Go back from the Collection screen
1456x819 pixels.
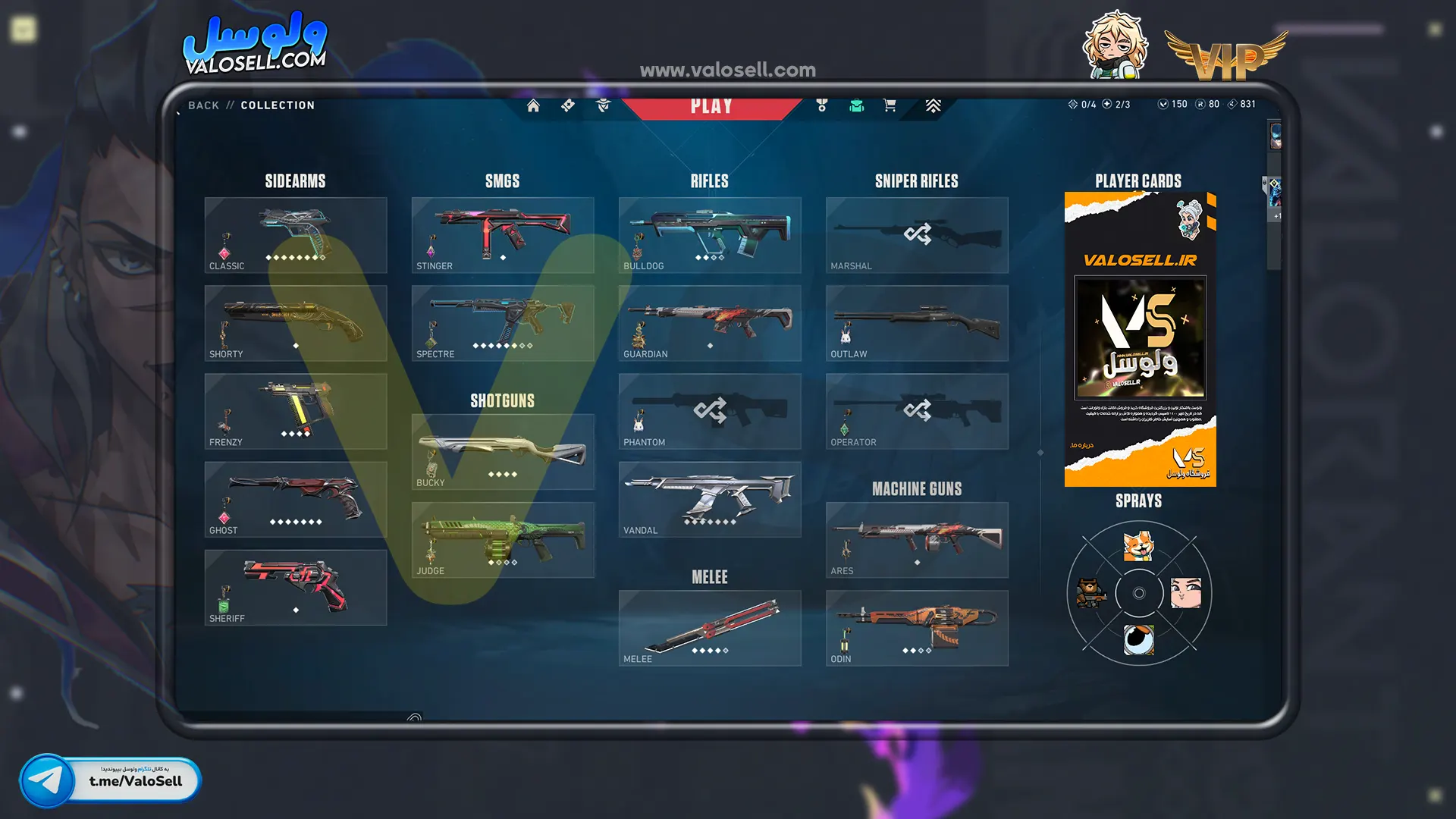click(x=203, y=105)
